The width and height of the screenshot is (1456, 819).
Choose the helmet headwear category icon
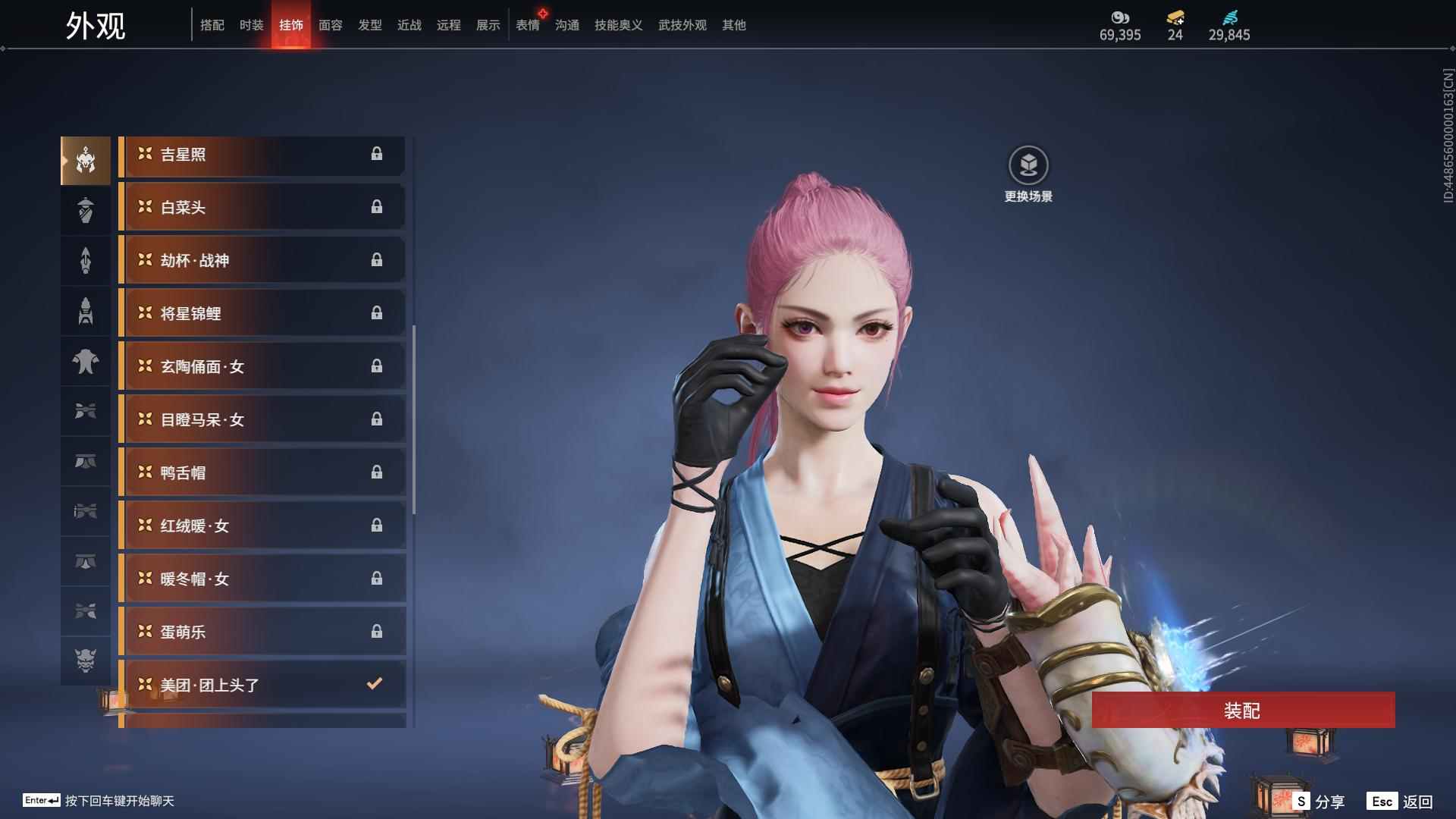tap(86, 161)
